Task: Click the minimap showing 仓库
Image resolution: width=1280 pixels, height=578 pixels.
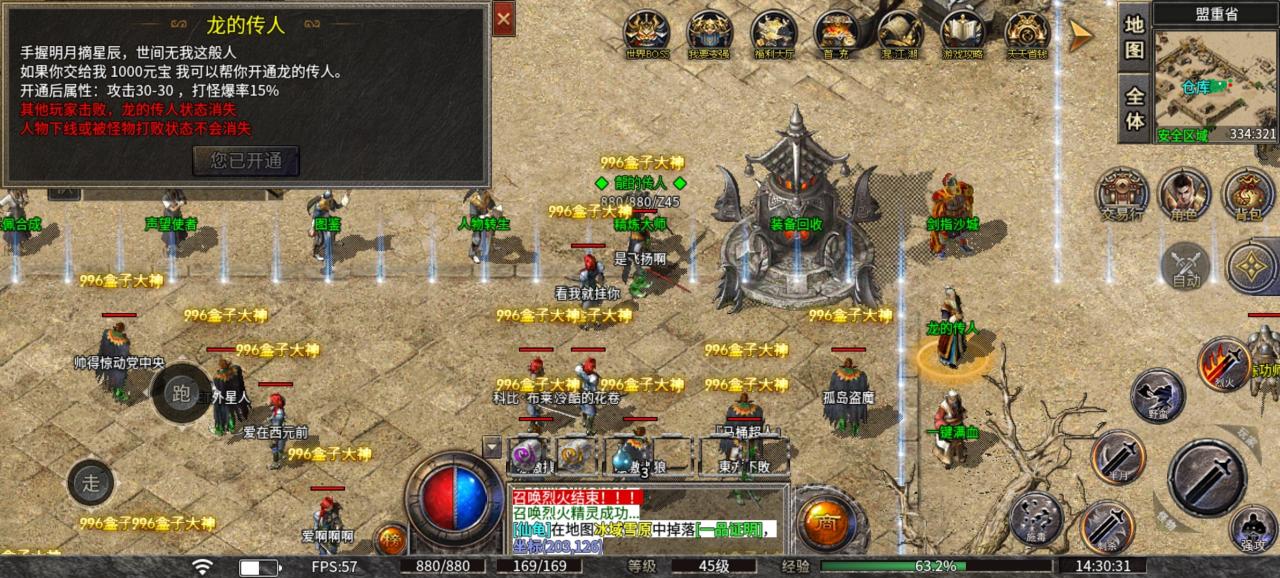Action: pos(1215,84)
